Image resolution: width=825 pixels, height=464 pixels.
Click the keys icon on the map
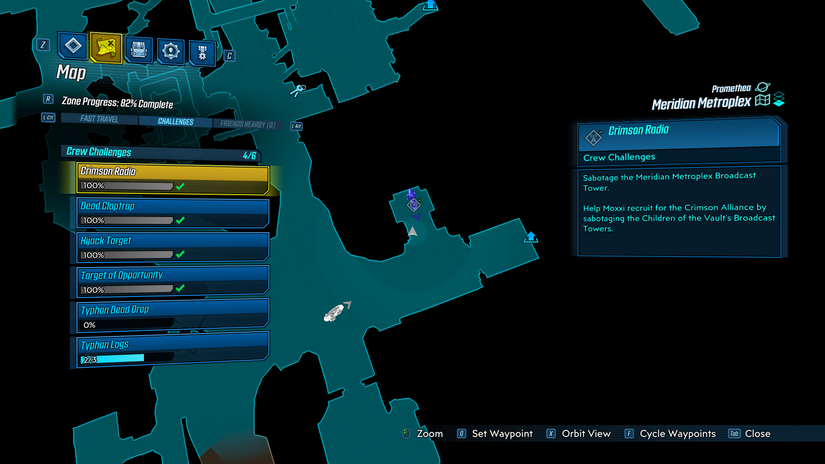click(x=298, y=91)
